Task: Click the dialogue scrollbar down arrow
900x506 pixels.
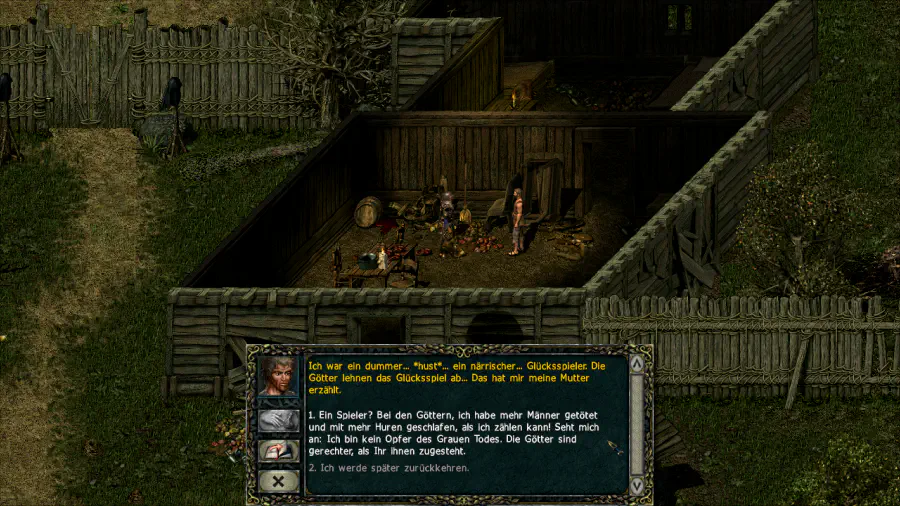Action: pos(637,485)
